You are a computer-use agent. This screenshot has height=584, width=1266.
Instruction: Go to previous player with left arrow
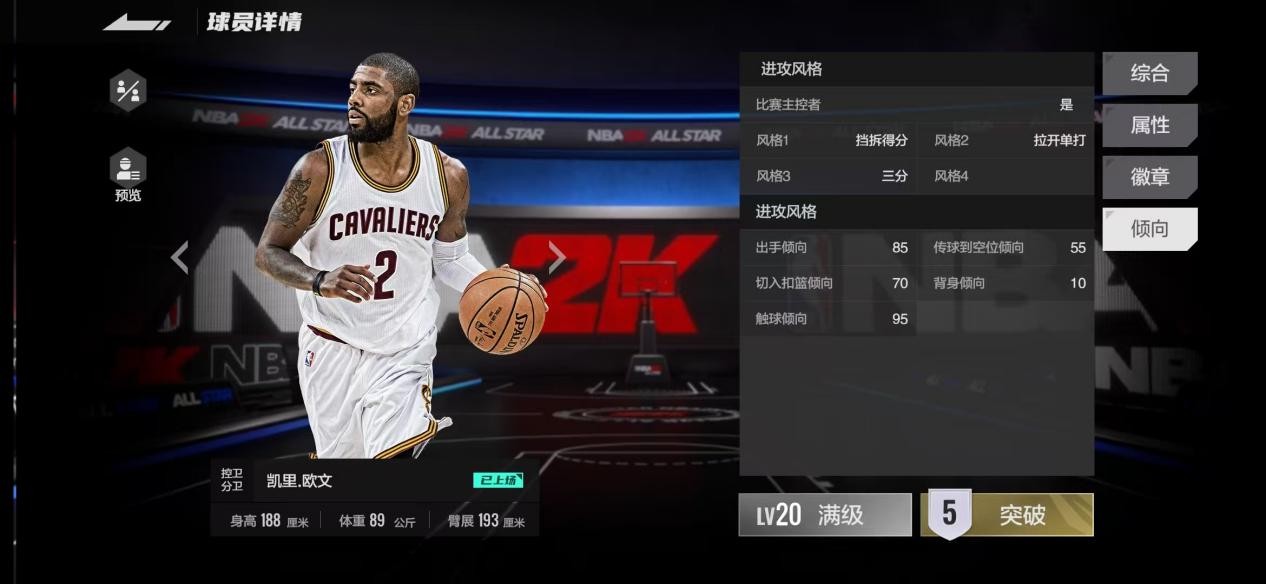180,257
